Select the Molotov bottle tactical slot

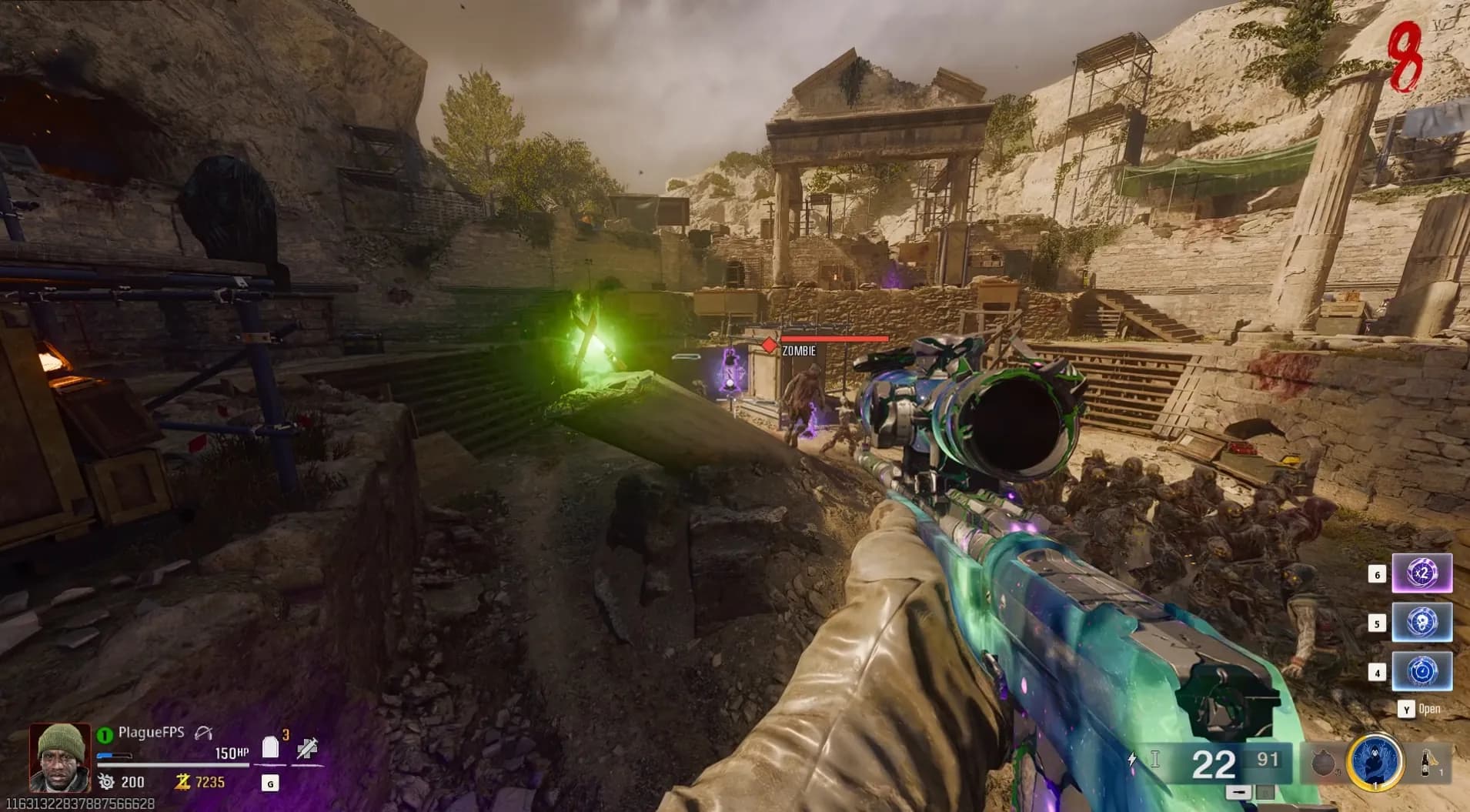pyautogui.click(x=1426, y=763)
